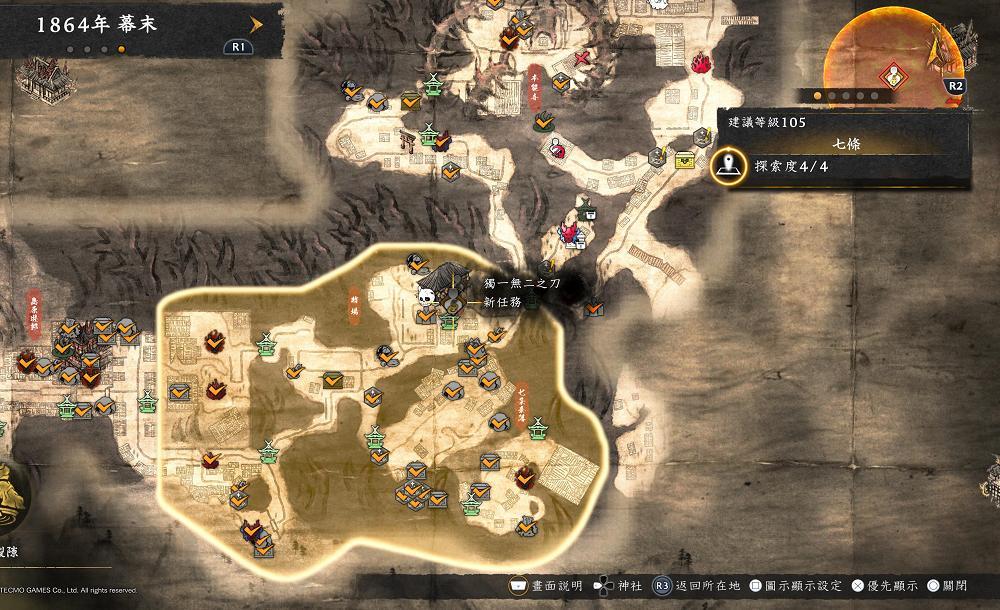1000x610 pixels.
Task: Select the diamond figure icon in the orb
Action: click(891, 77)
